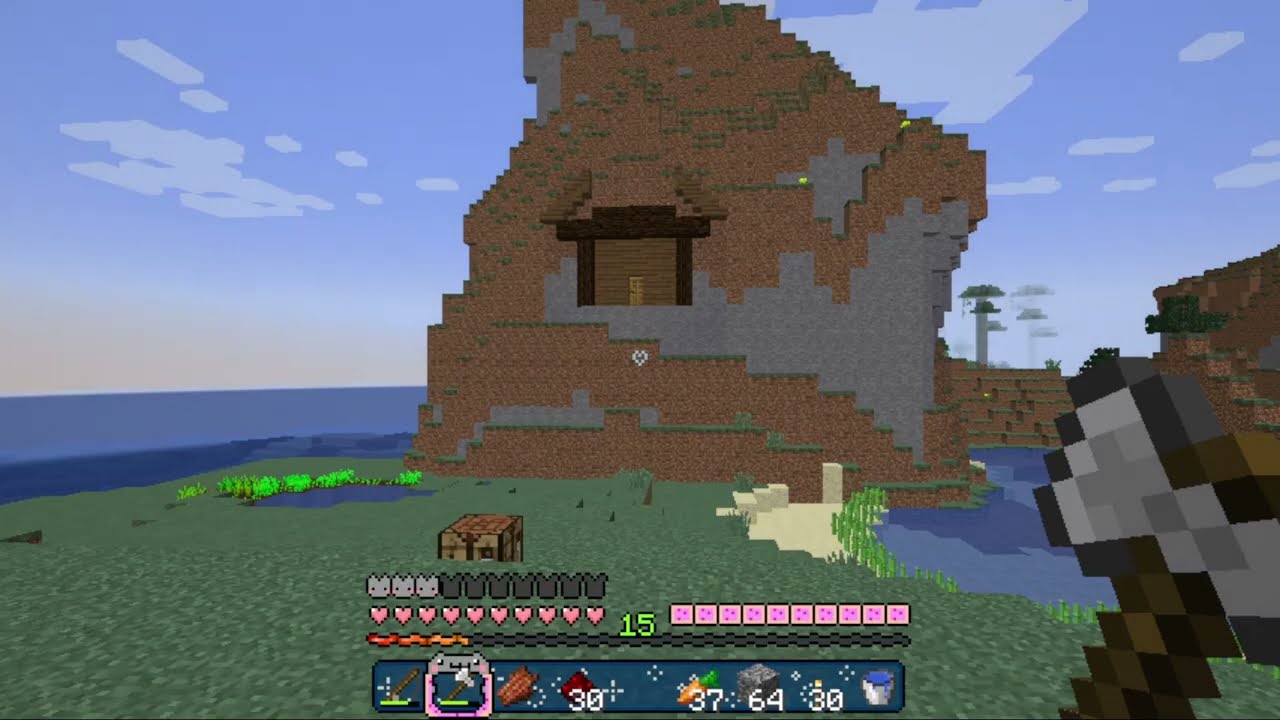Choose the brown wooden item hotbar slot

point(518,687)
